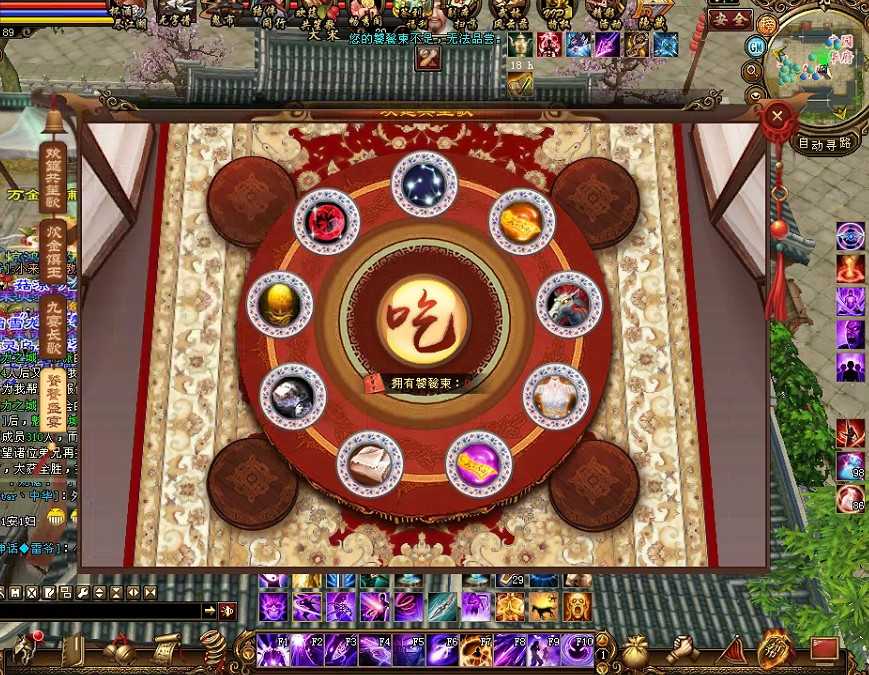Open the GM support button

pos(757,47)
